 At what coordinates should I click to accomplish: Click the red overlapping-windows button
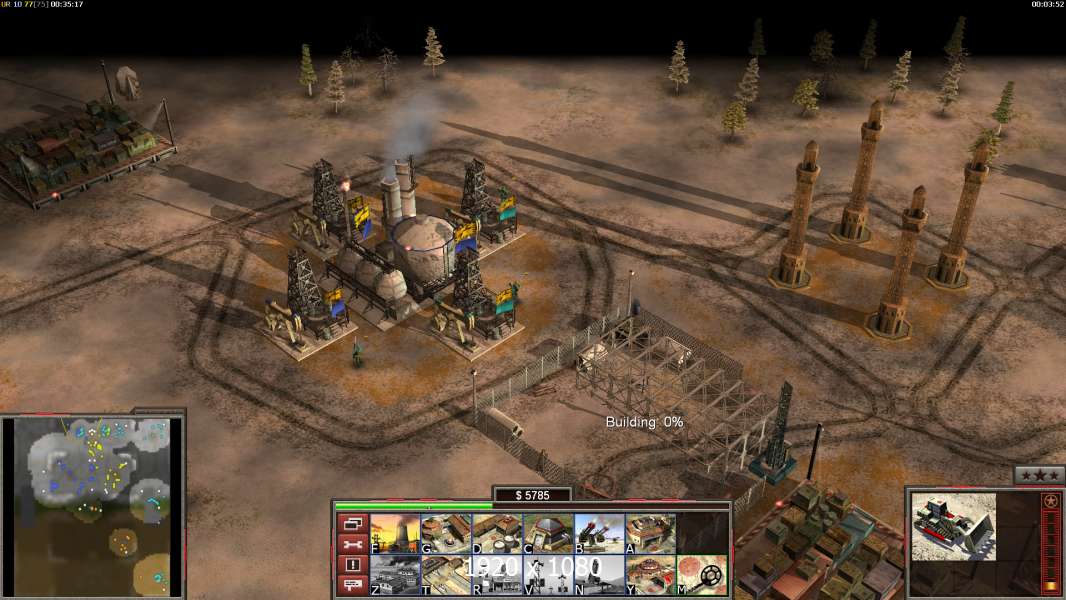352,523
